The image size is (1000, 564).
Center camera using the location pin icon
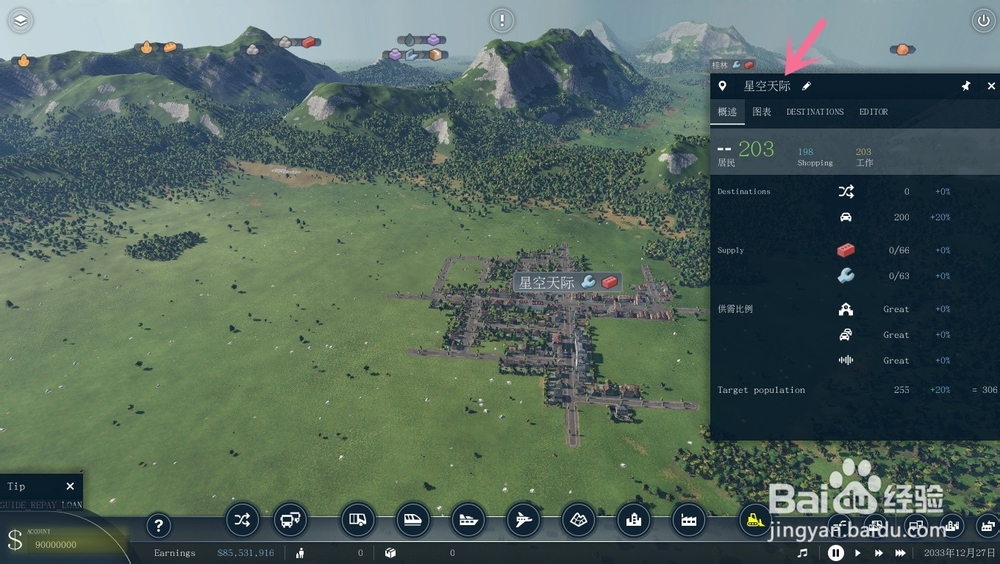tap(723, 87)
